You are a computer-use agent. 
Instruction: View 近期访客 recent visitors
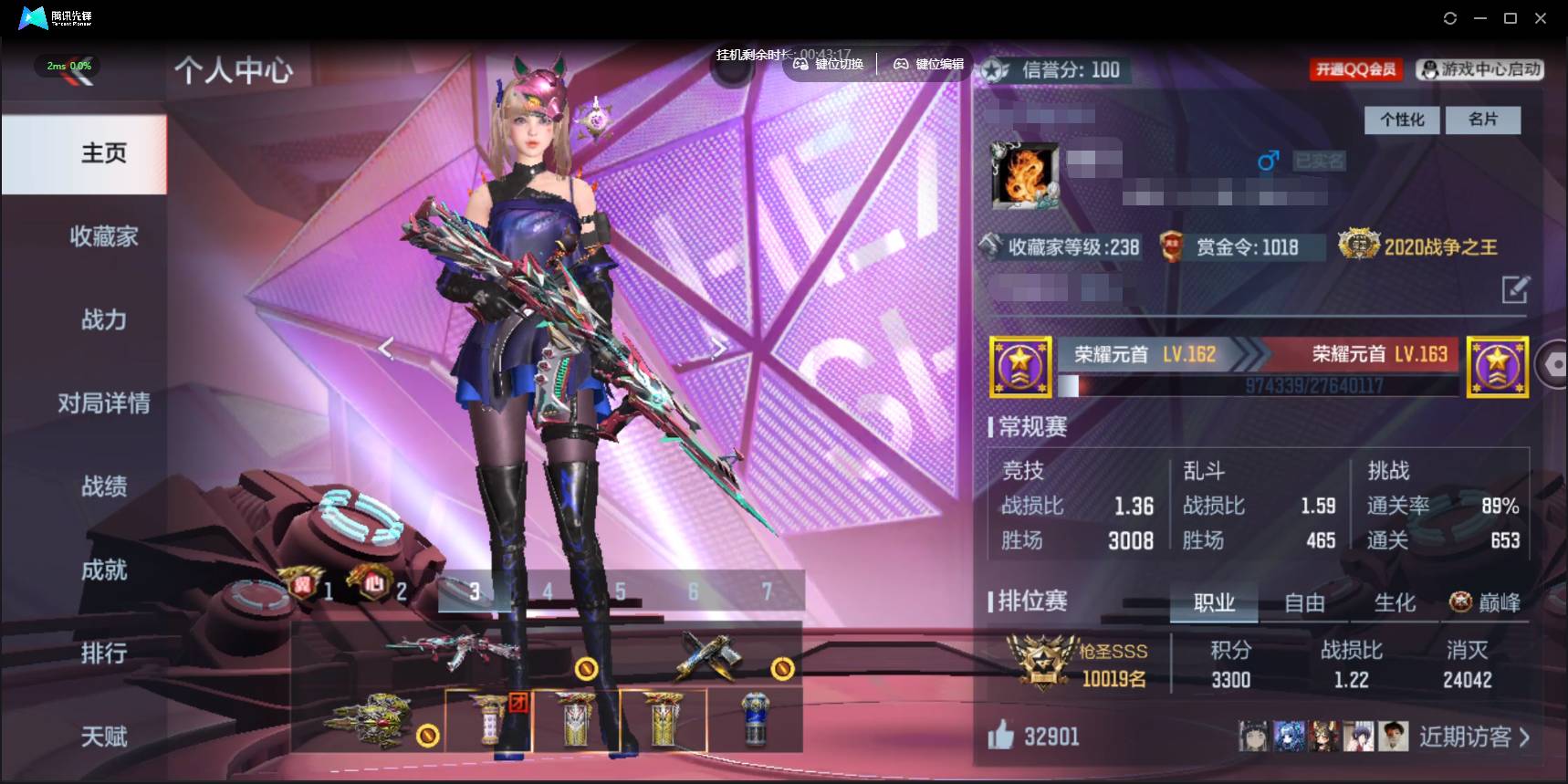coord(1473,737)
